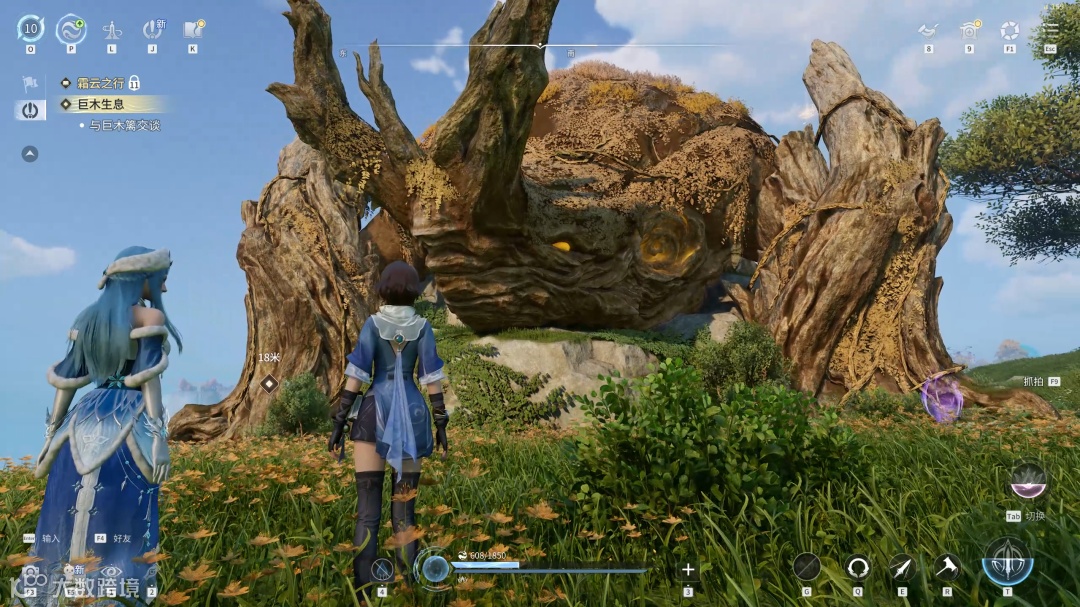Open the icon marked with 新 badge
This screenshot has height=607, width=1080.
click(x=152, y=29)
